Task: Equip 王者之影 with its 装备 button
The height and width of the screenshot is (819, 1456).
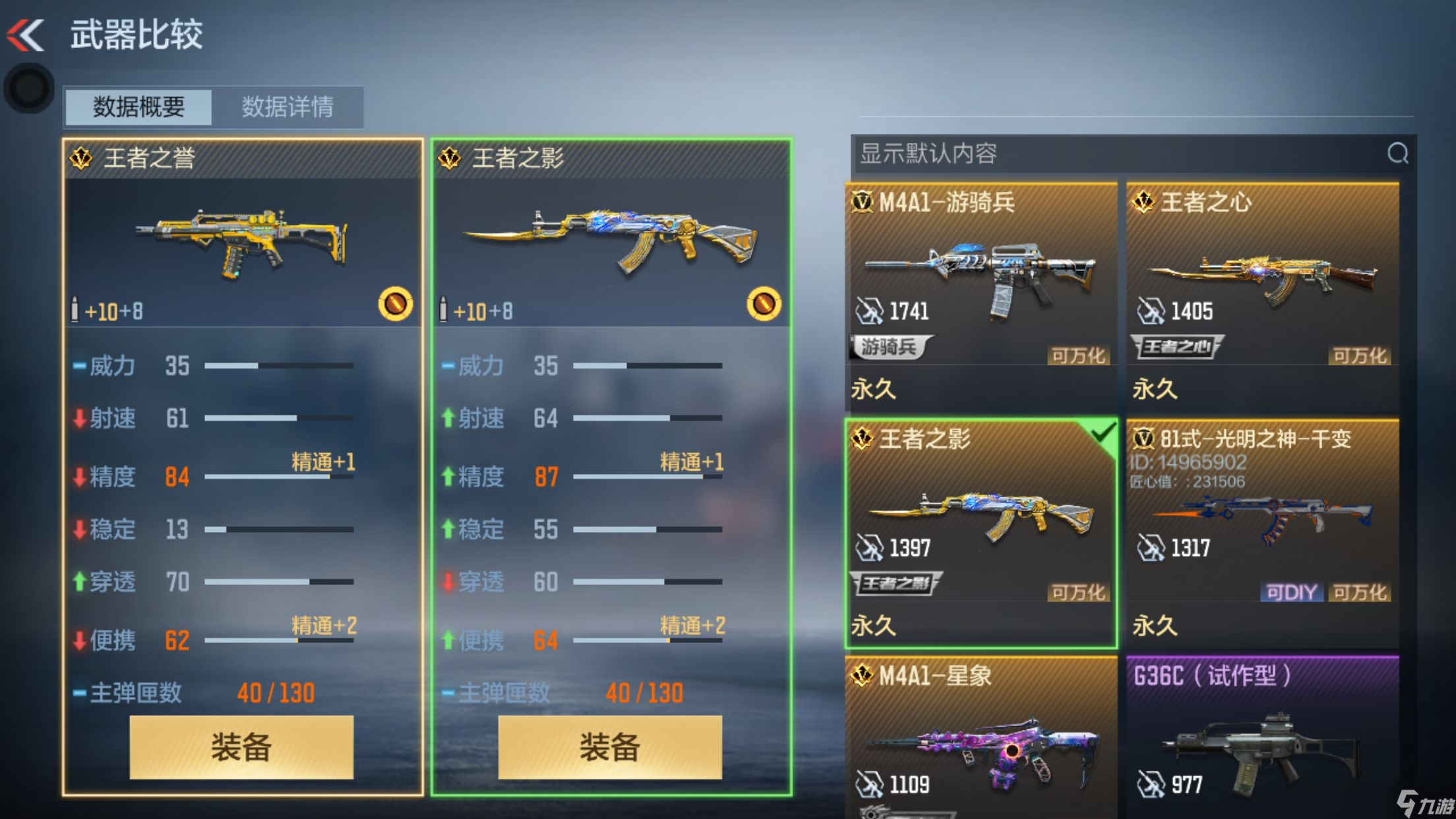Action: [x=610, y=746]
